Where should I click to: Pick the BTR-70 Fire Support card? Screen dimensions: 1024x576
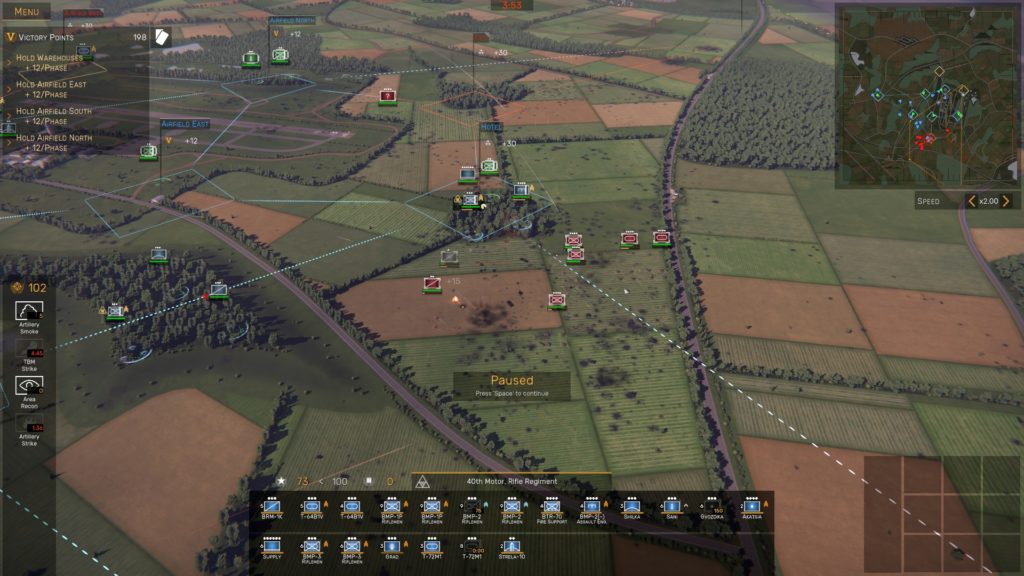tap(551, 510)
